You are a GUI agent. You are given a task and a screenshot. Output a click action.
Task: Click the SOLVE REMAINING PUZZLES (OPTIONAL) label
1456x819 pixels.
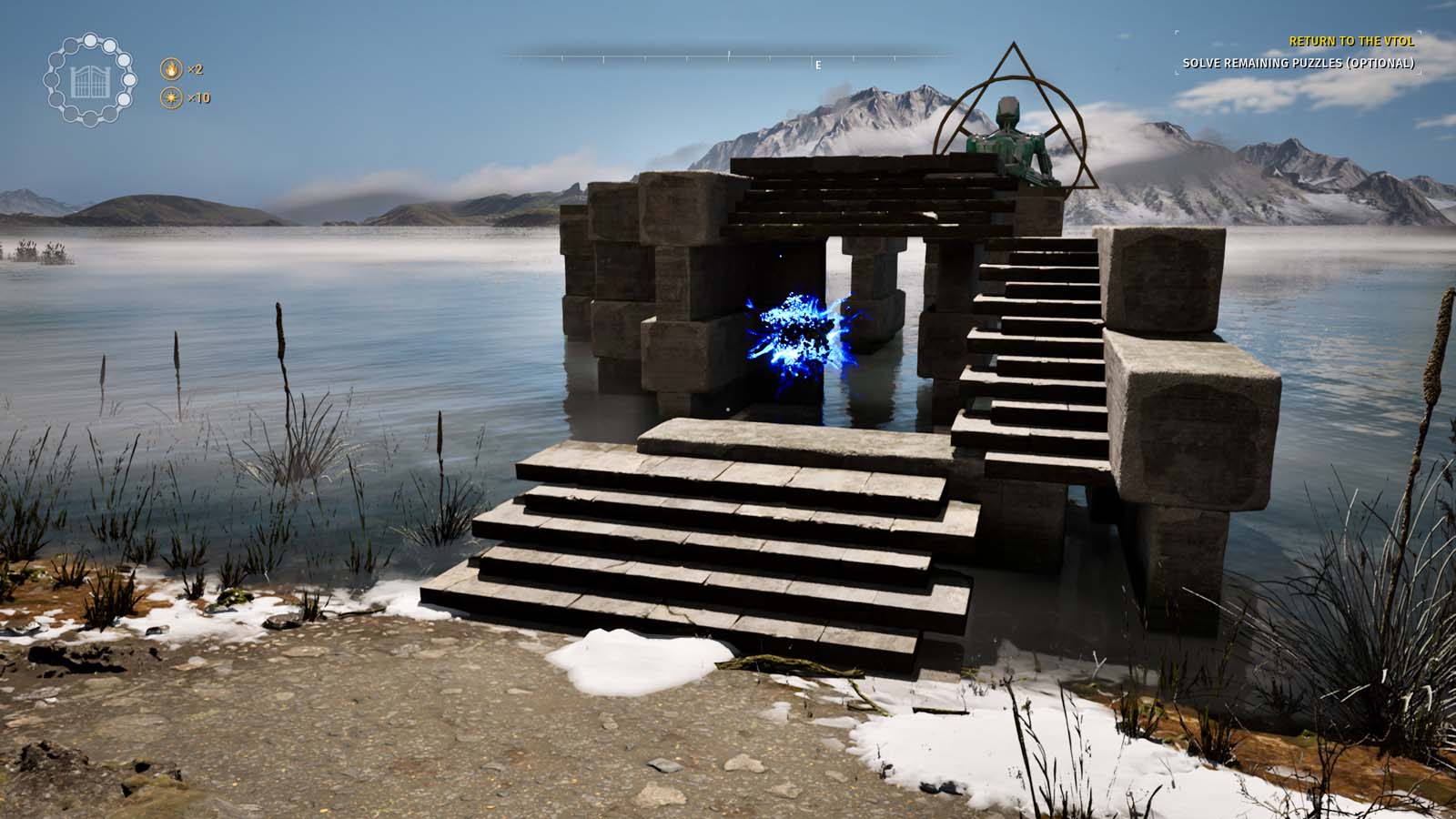1299,64
